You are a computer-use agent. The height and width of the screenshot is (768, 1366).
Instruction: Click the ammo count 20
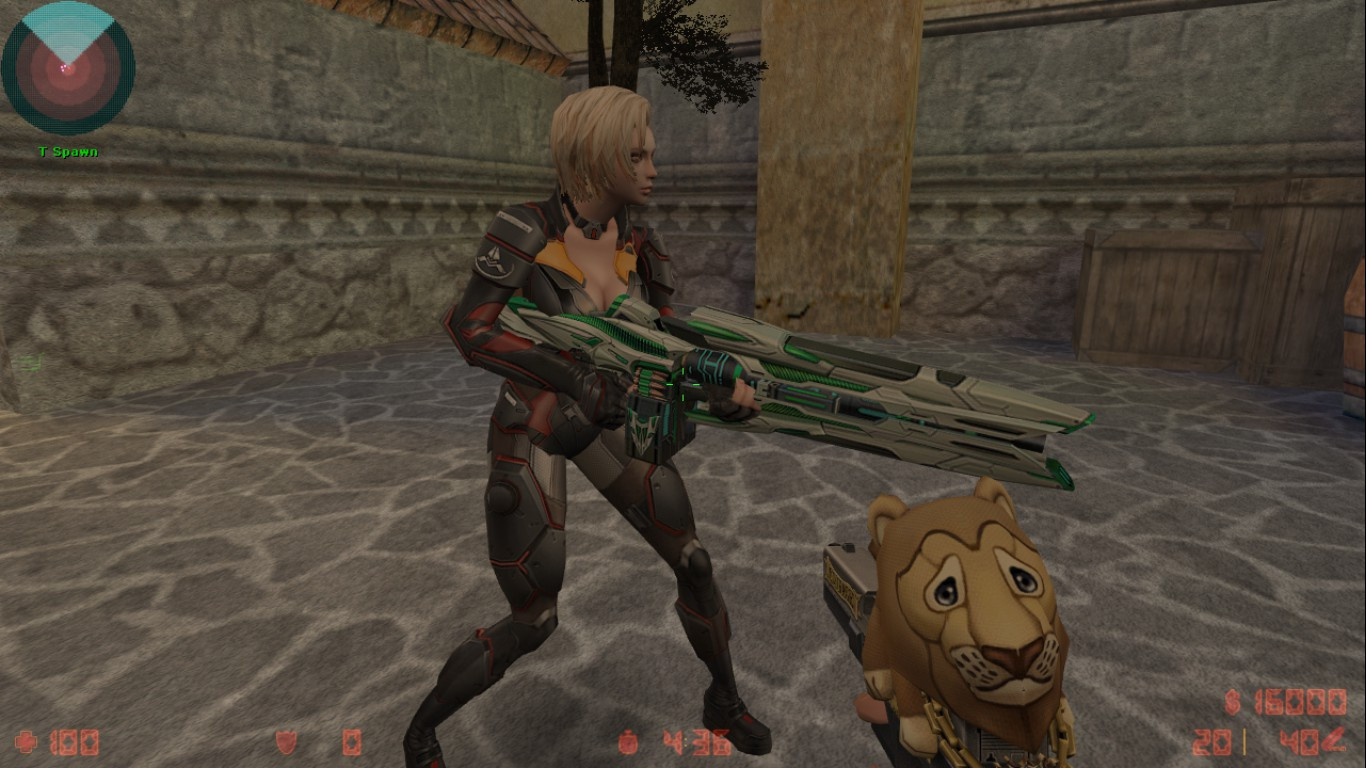pos(1212,742)
